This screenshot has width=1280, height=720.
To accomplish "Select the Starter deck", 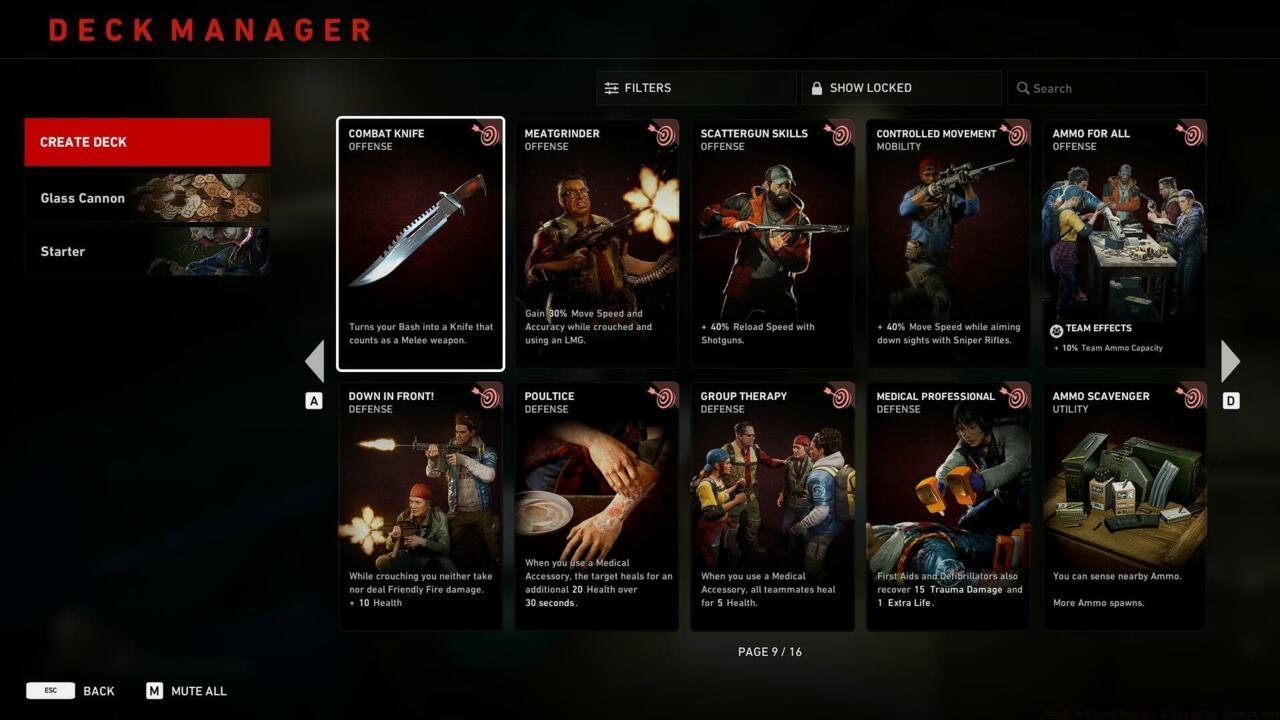I will click(x=147, y=251).
